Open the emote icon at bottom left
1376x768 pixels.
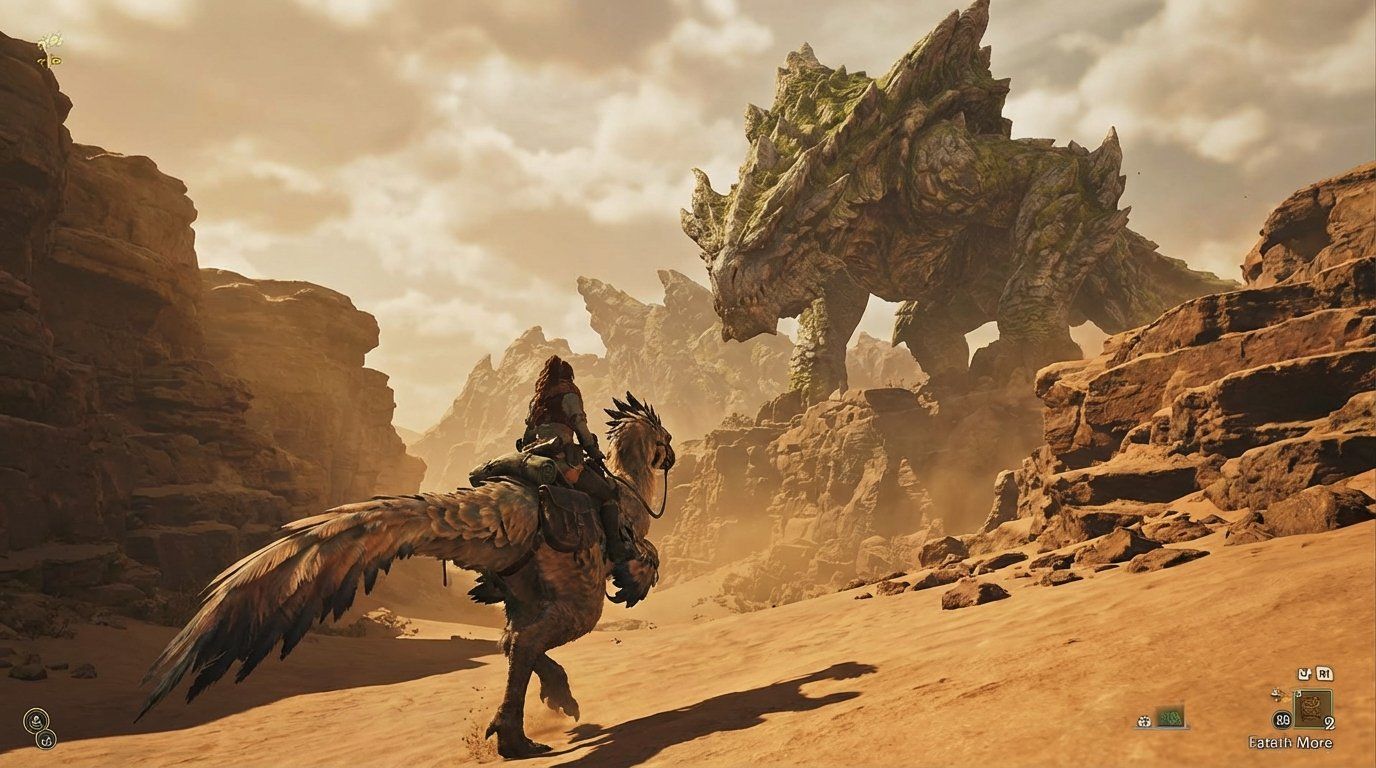(36, 719)
